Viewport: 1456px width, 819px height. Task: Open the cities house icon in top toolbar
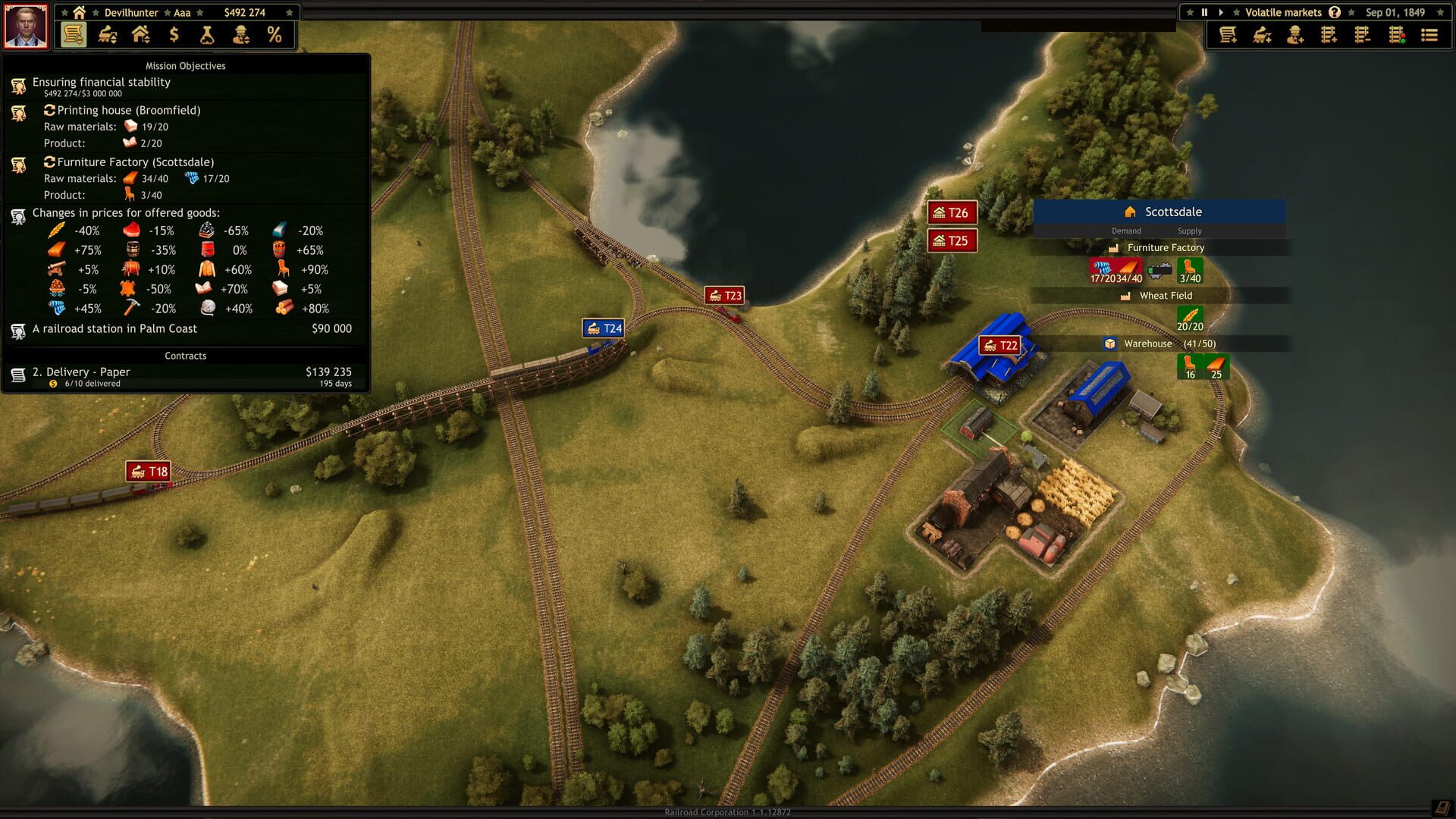click(x=141, y=35)
